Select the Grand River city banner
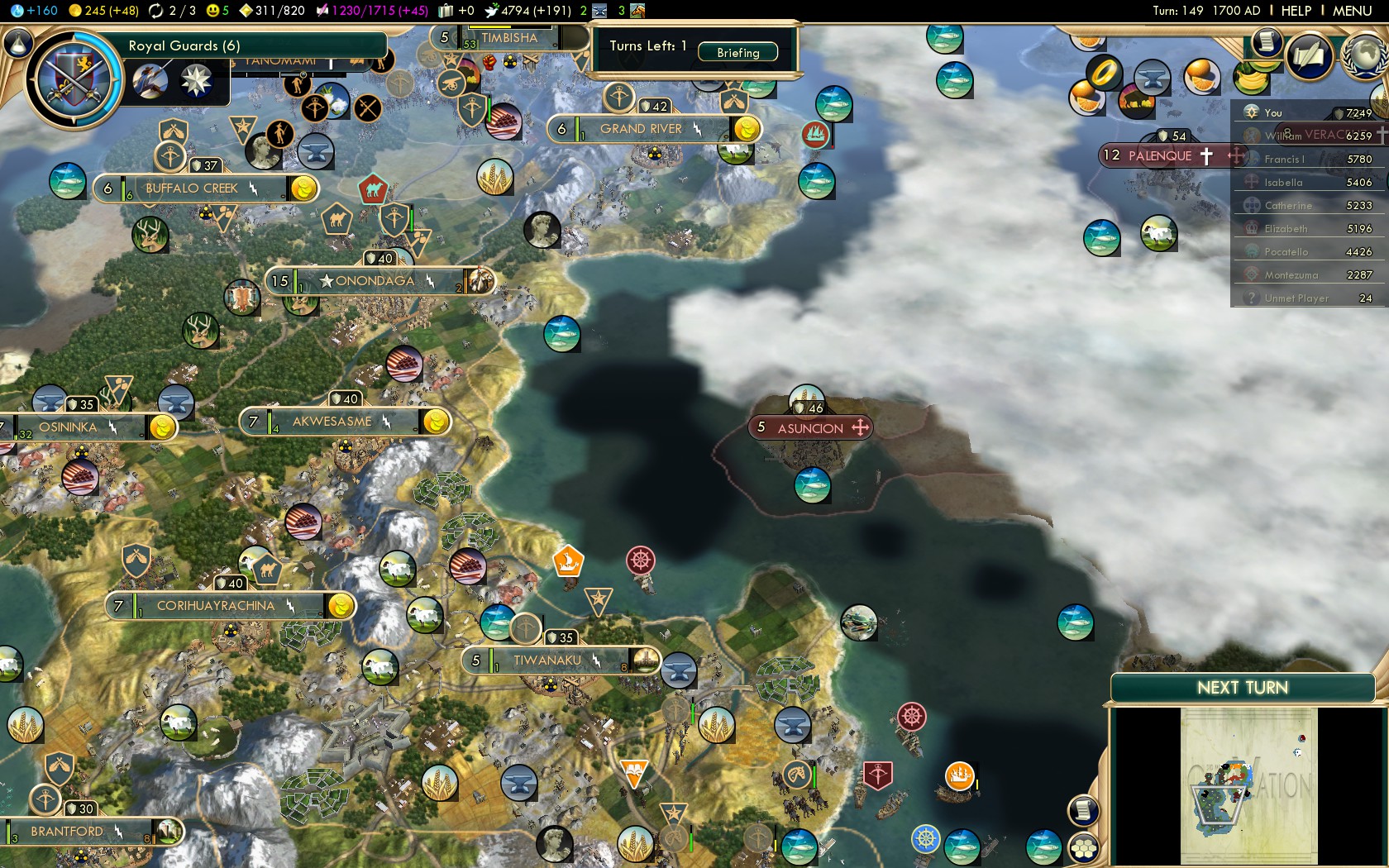Viewport: 1389px width, 868px height. click(x=641, y=129)
